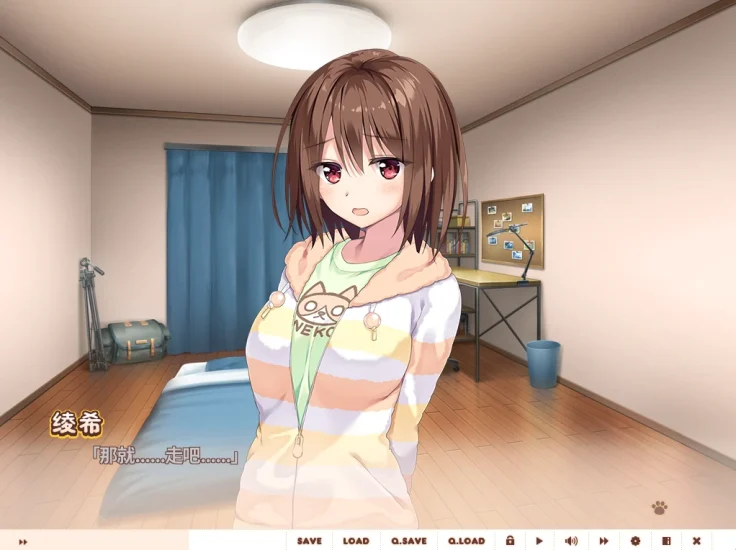Advance dialogue via the paw print icon

[659, 508]
